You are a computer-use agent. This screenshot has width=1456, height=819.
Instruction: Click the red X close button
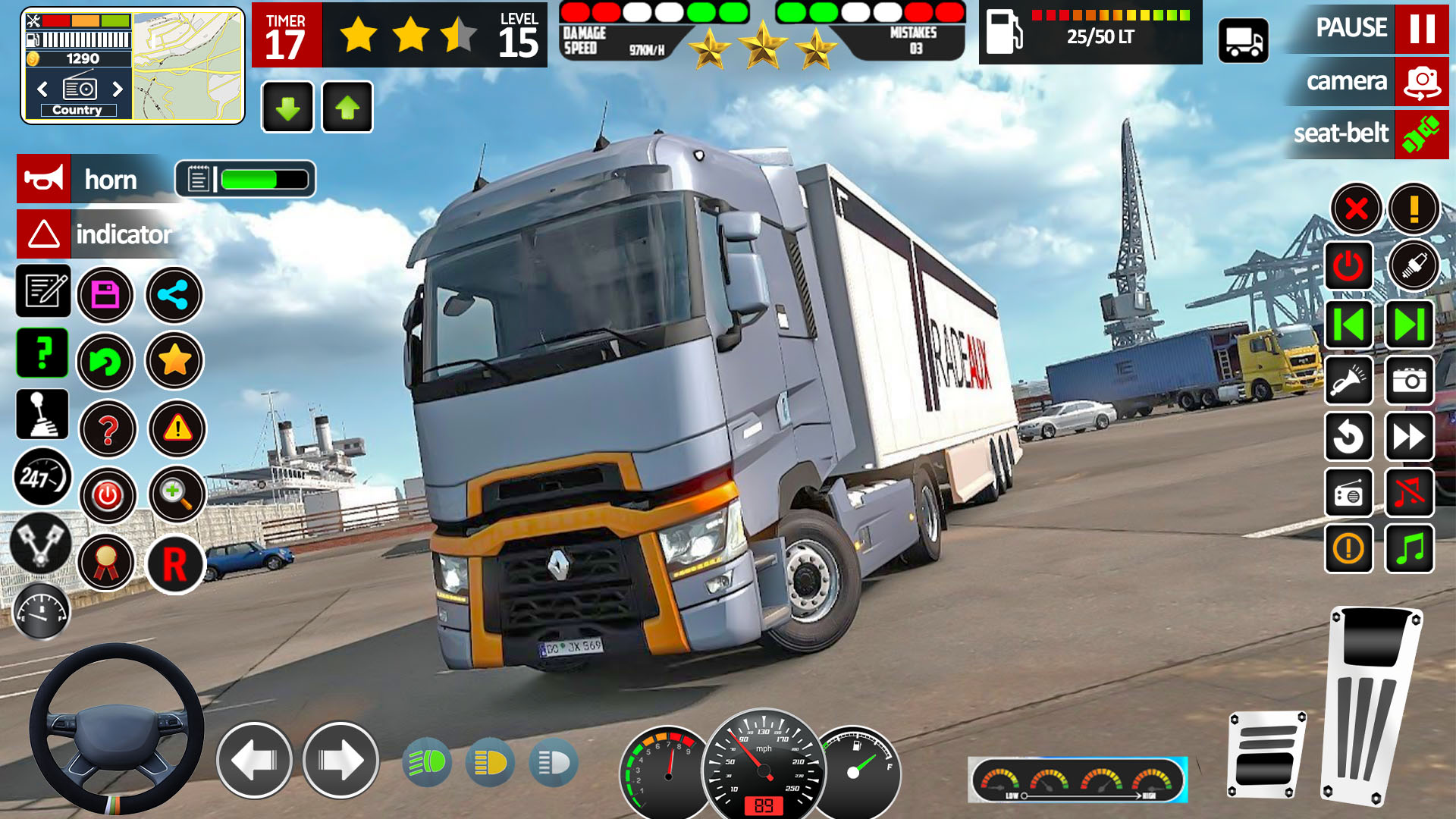click(1356, 209)
